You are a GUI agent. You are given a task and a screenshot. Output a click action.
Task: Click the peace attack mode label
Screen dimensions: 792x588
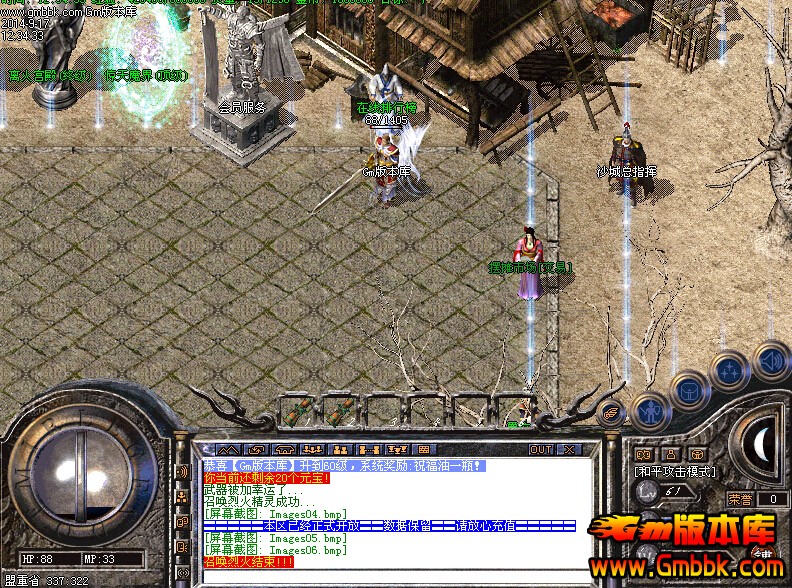(674, 470)
